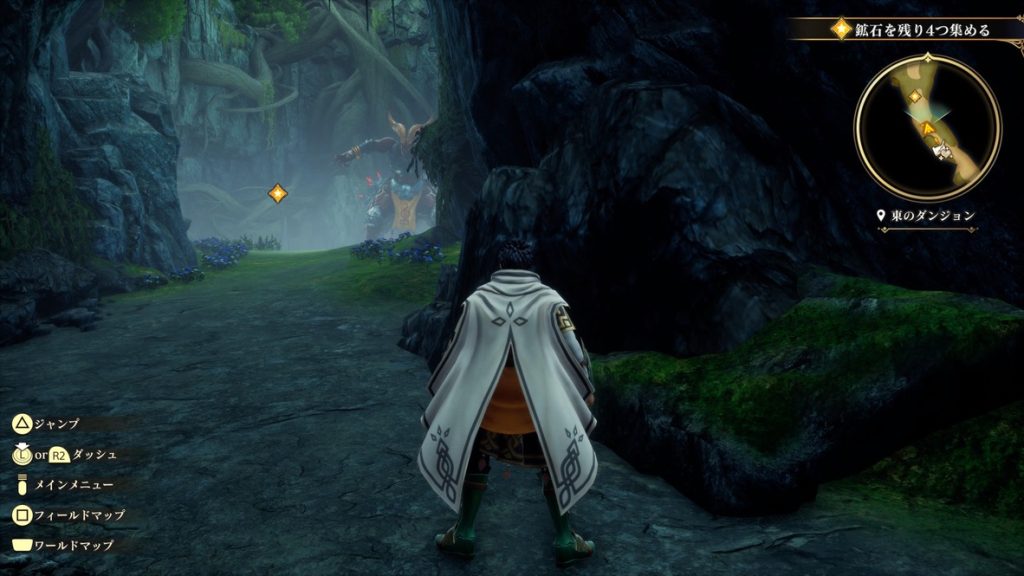1024x576 pixels.
Task: Select the orange diamond marker on the minimap
Action: pos(915,96)
